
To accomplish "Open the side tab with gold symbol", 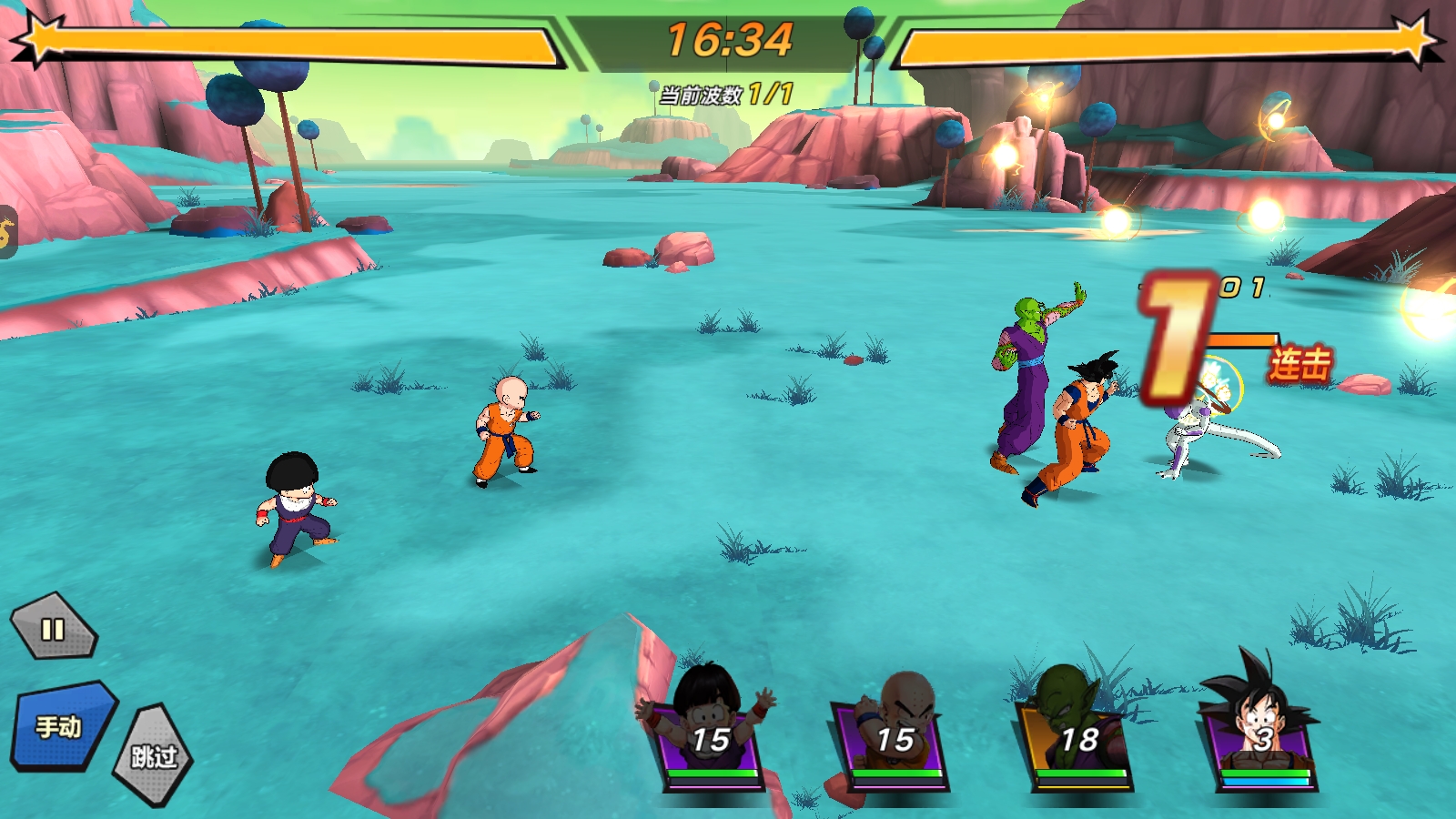I will 7,233.
